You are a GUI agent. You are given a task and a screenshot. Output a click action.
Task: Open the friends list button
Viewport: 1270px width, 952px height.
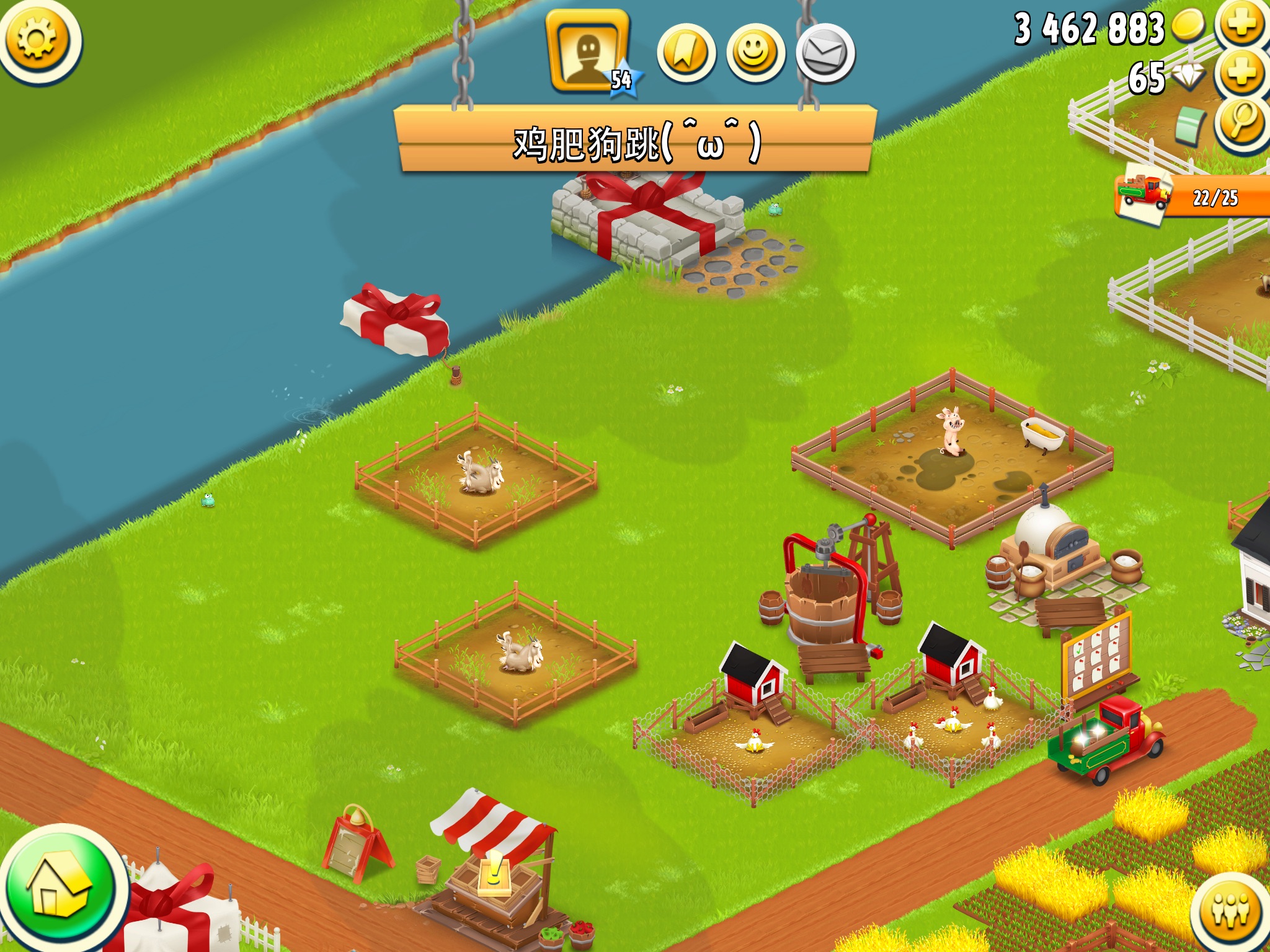[x=1229, y=911]
